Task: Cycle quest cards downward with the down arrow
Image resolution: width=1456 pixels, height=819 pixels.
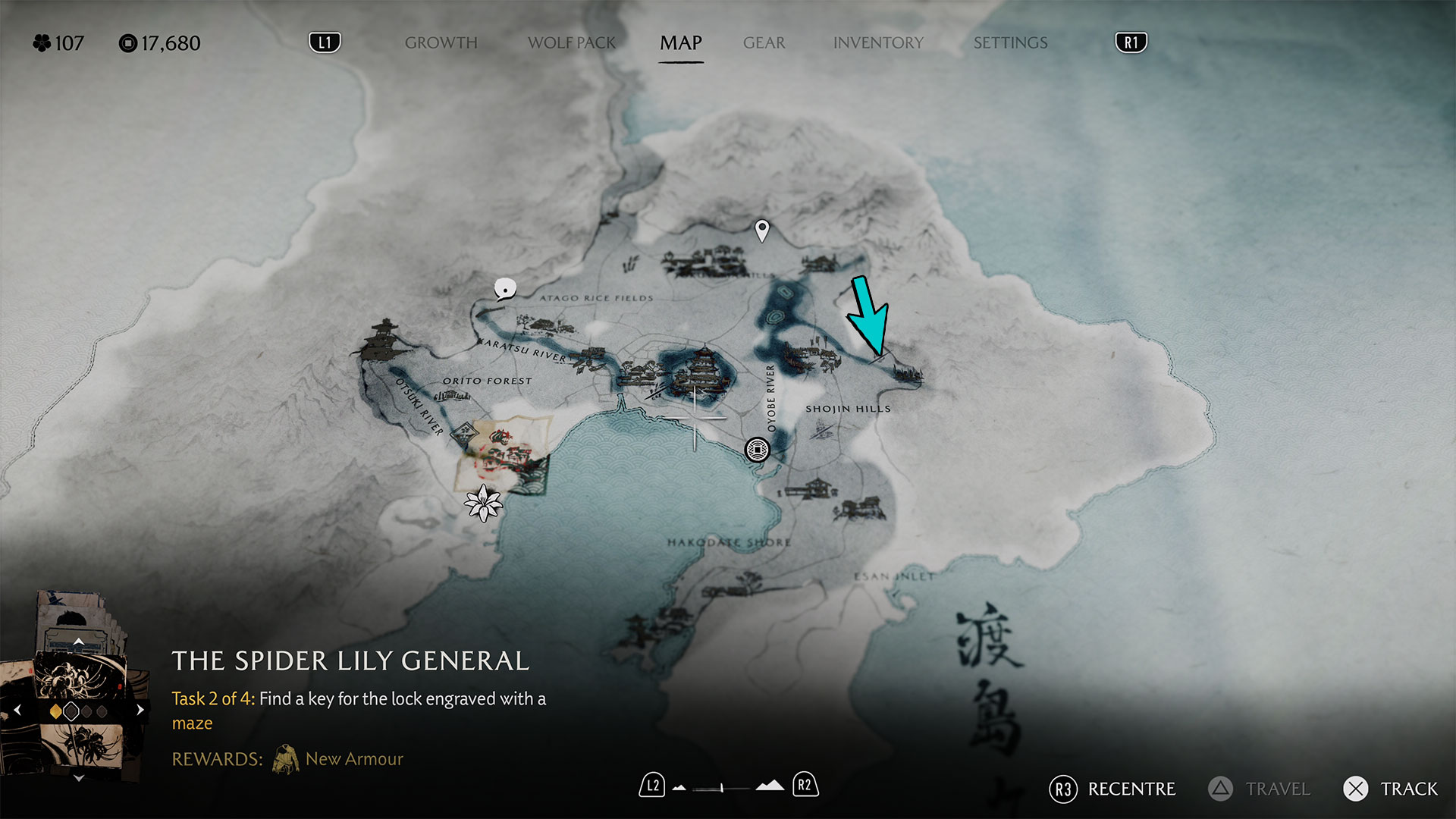Action: (78, 778)
